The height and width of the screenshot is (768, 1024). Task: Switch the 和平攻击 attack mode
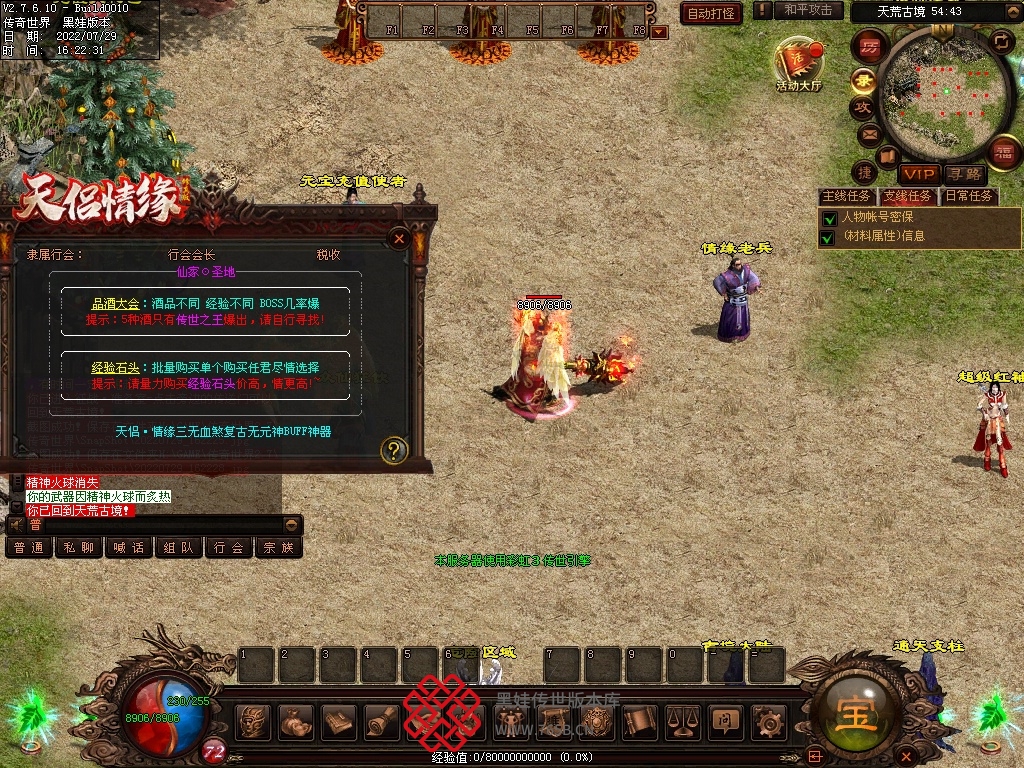[x=808, y=10]
